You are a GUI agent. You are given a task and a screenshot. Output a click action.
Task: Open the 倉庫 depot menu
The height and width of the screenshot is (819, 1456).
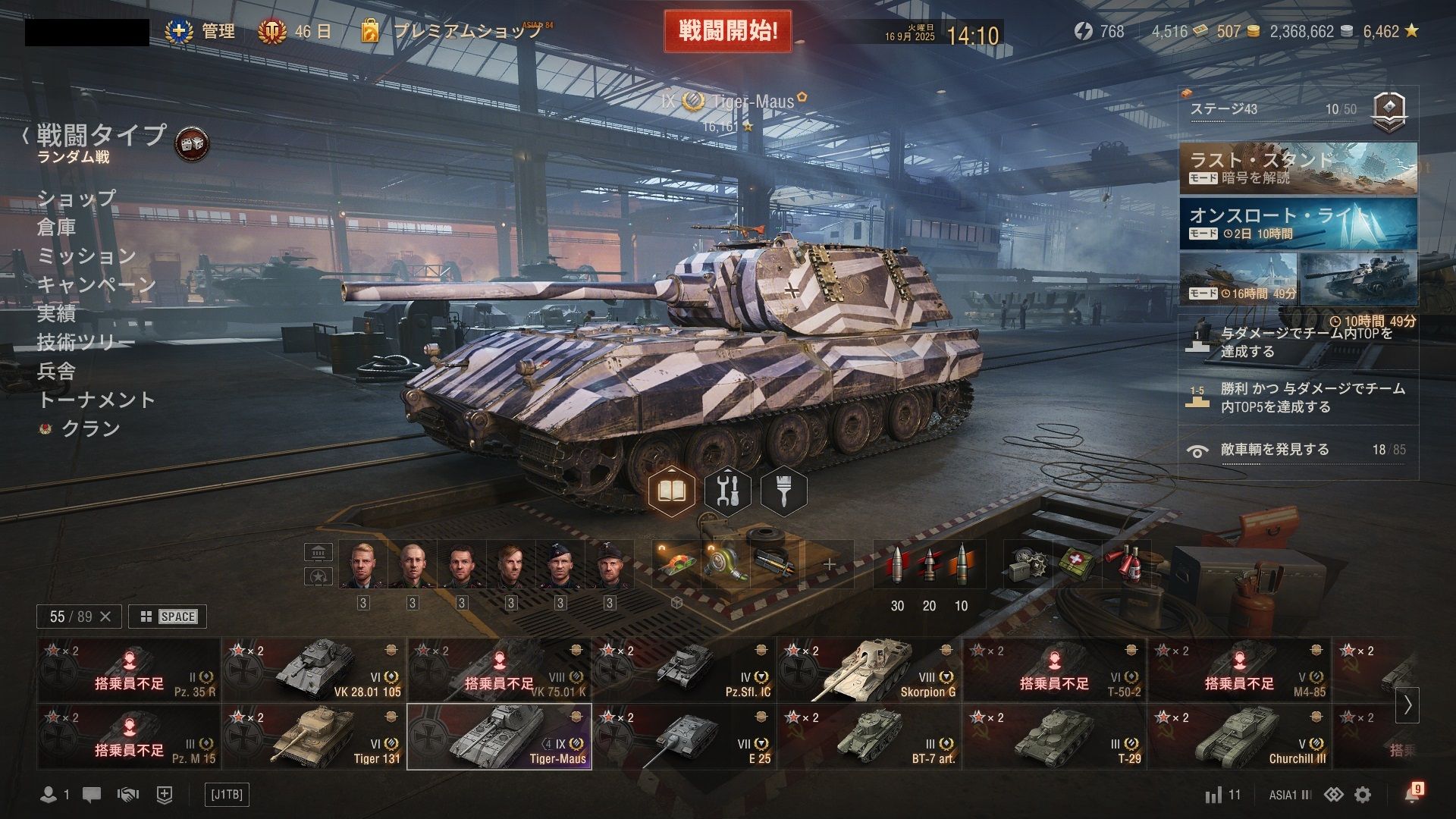point(57,227)
